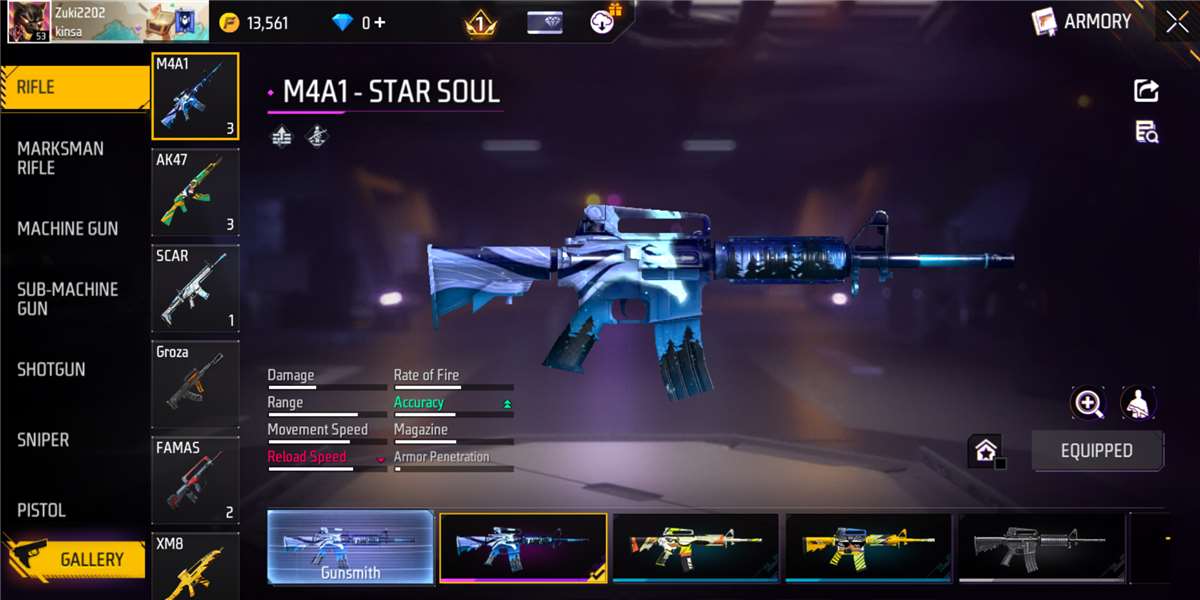Screen dimensions: 1200x600
Task: Select the Sub-Machine Gun category
Action: tap(67, 299)
